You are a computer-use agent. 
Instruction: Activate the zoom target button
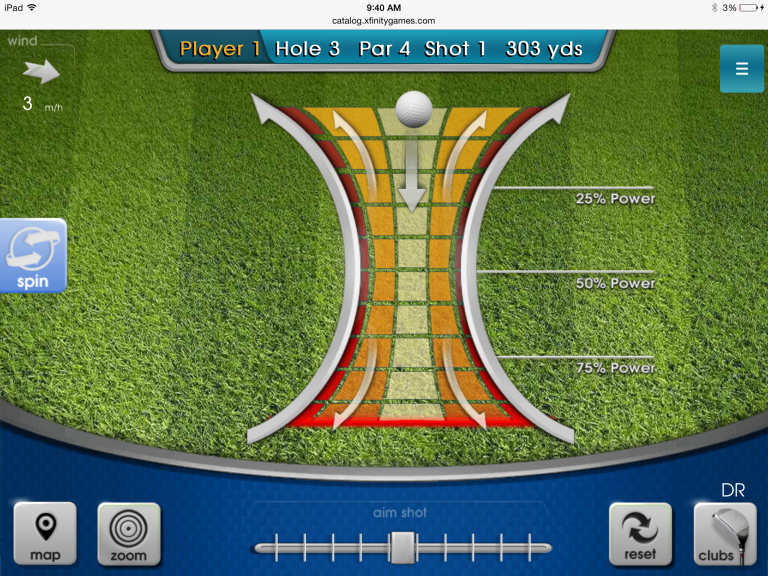click(128, 534)
